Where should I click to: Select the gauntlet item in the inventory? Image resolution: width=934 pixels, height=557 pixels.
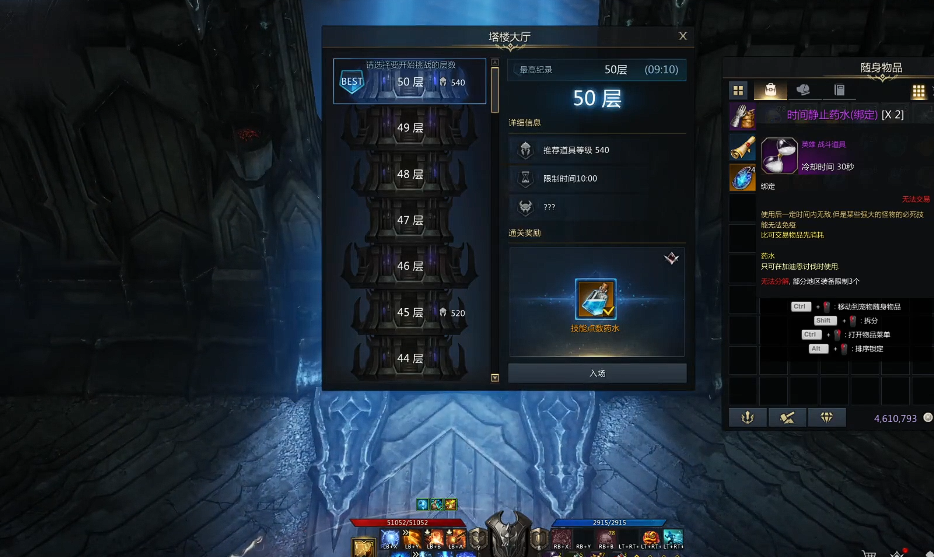[741, 116]
